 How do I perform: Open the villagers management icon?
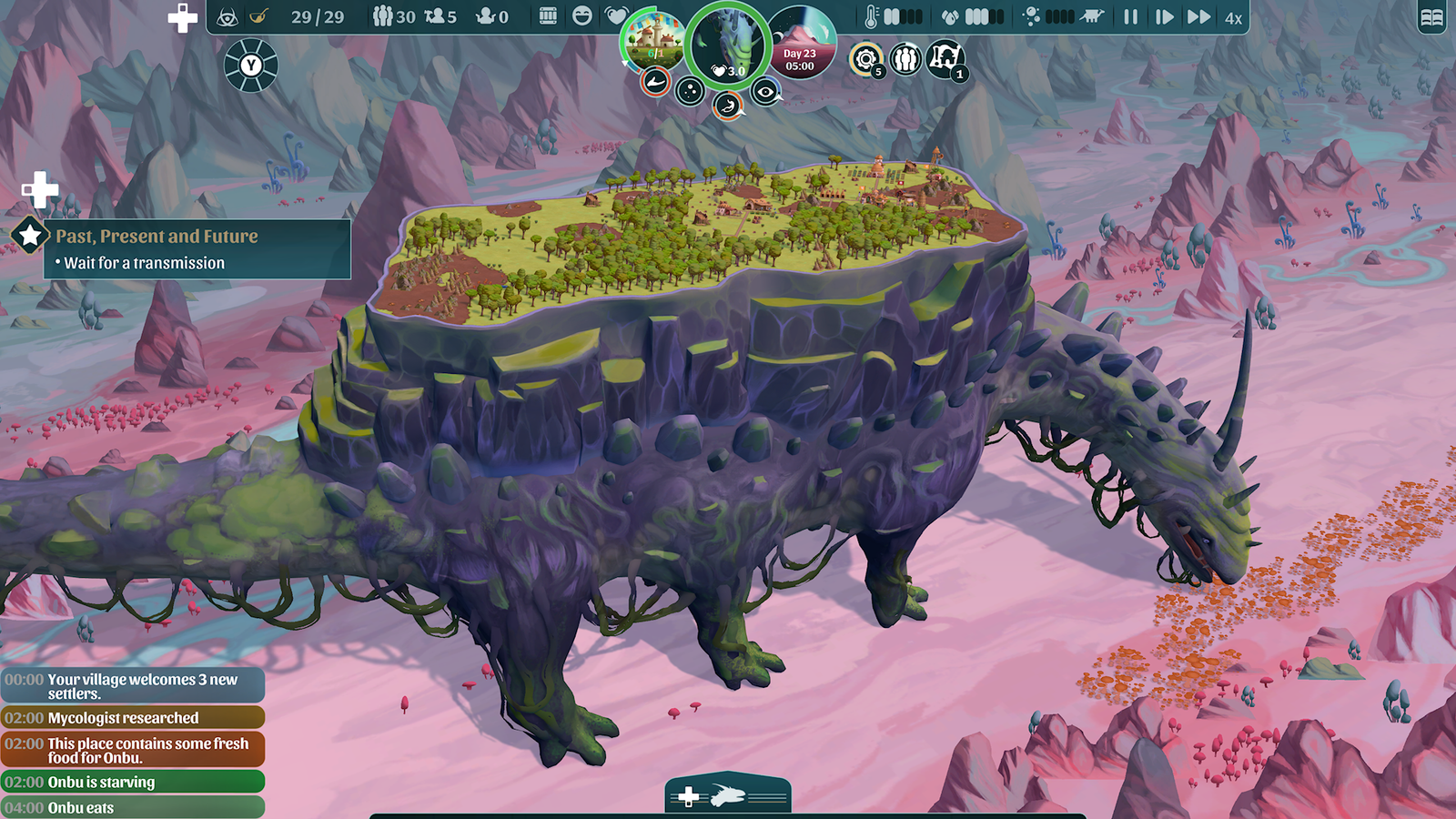click(x=905, y=59)
